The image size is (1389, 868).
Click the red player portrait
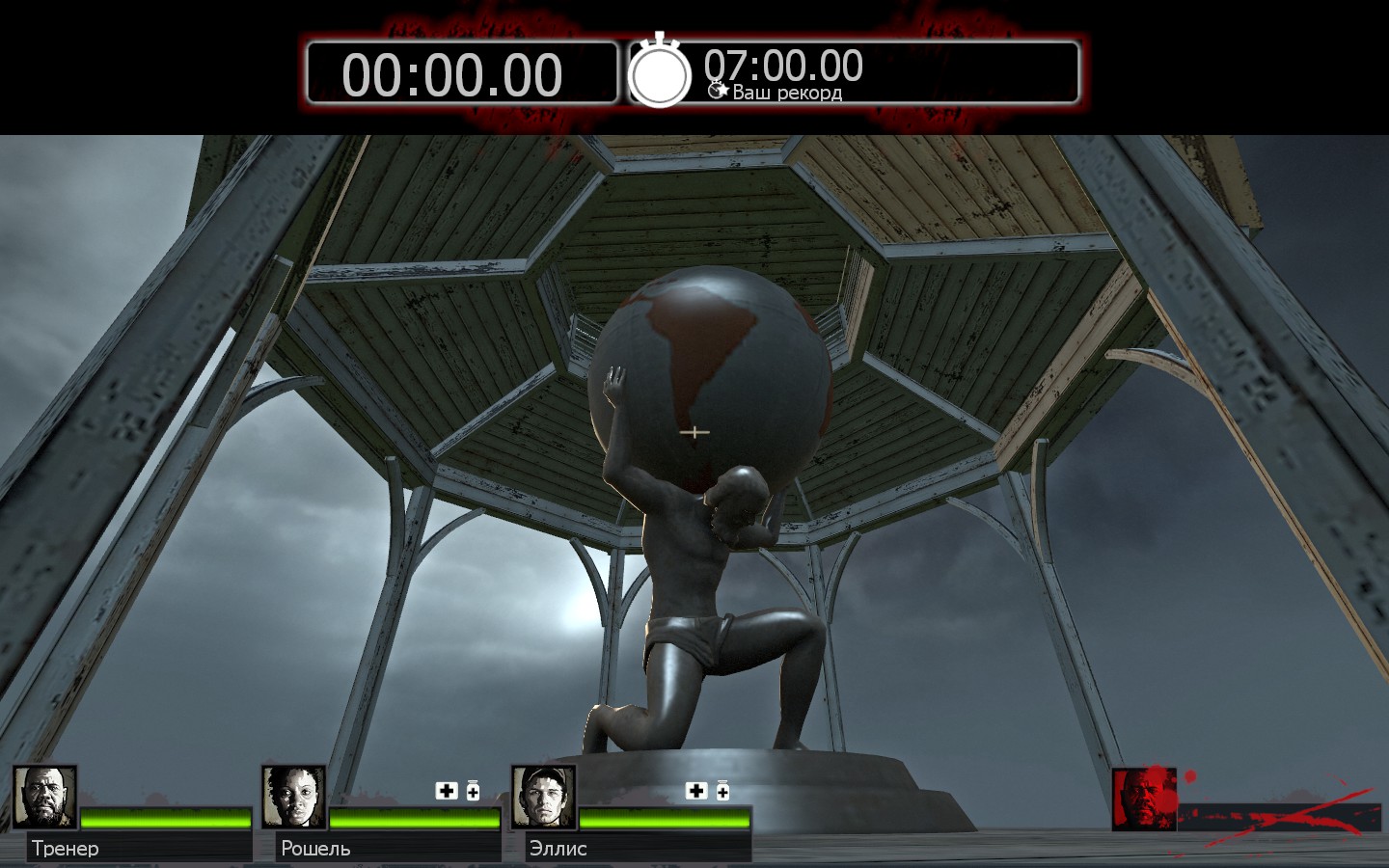(1144, 799)
